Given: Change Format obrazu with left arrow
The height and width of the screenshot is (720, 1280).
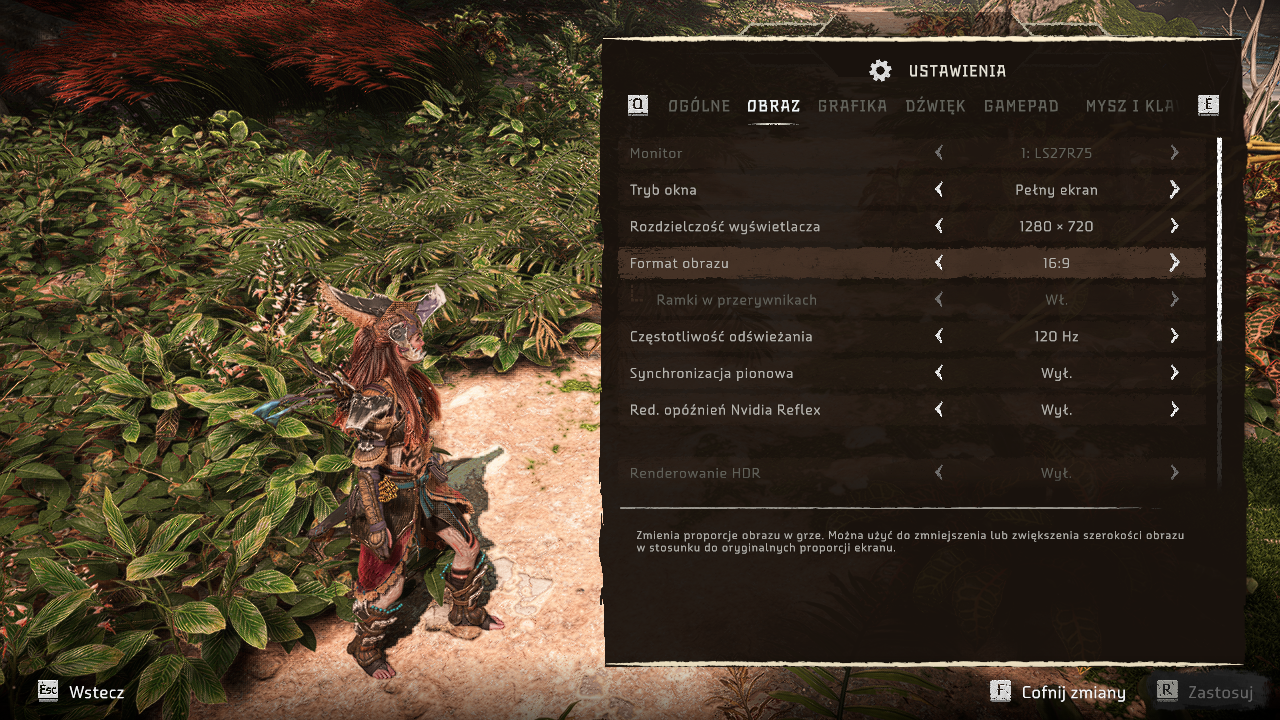Looking at the screenshot, I should coord(939,263).
